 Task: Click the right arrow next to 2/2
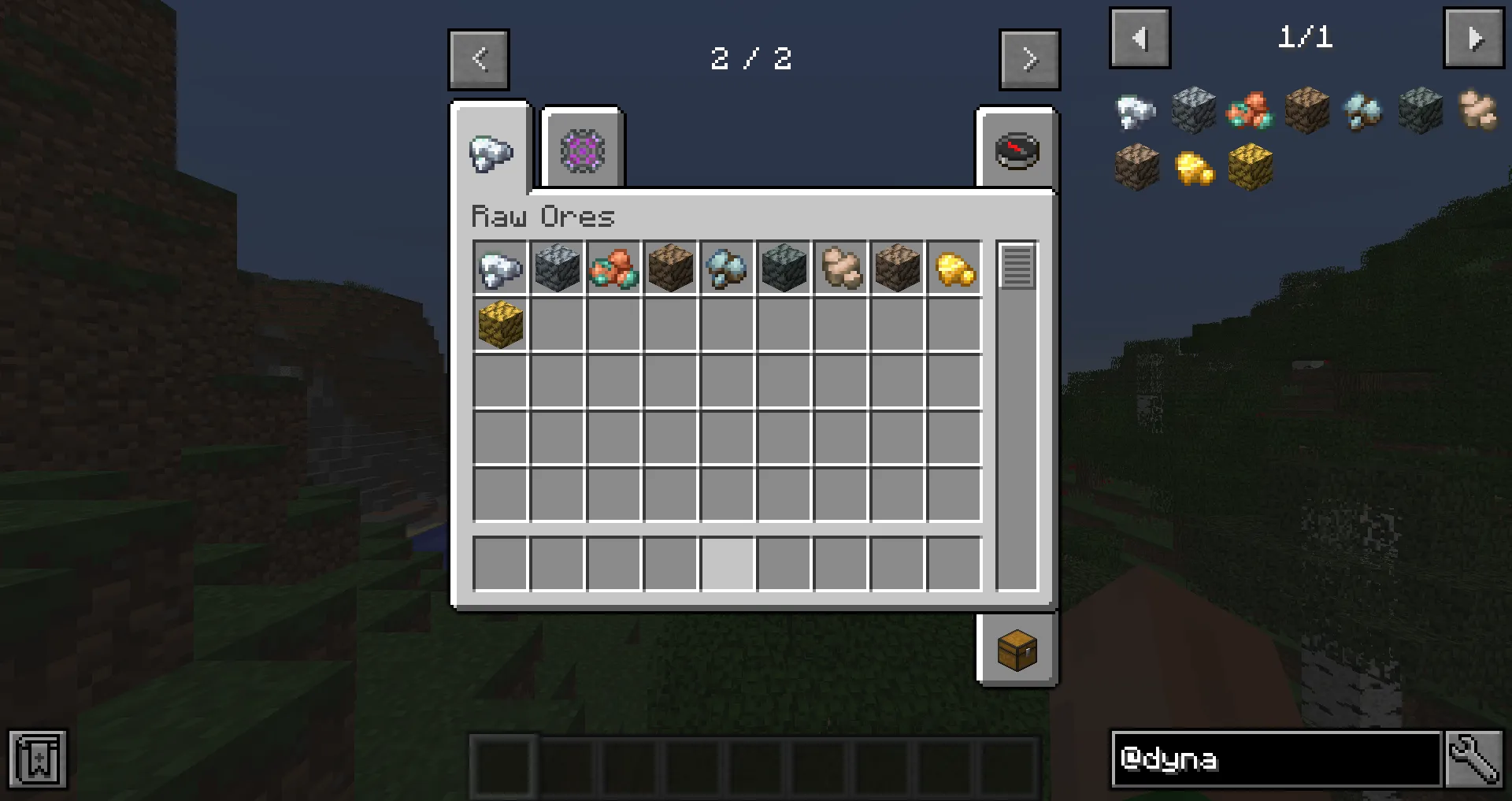(x=1029, y=59)
